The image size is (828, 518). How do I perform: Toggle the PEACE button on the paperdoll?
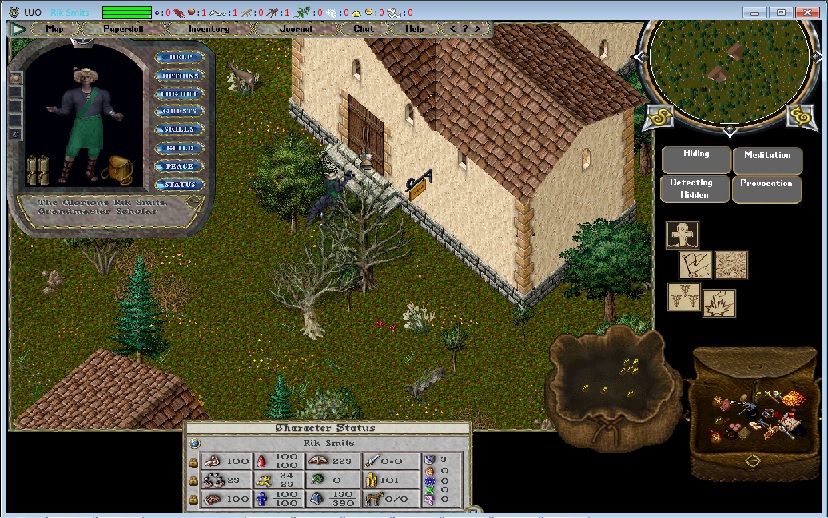pos(180,166)
